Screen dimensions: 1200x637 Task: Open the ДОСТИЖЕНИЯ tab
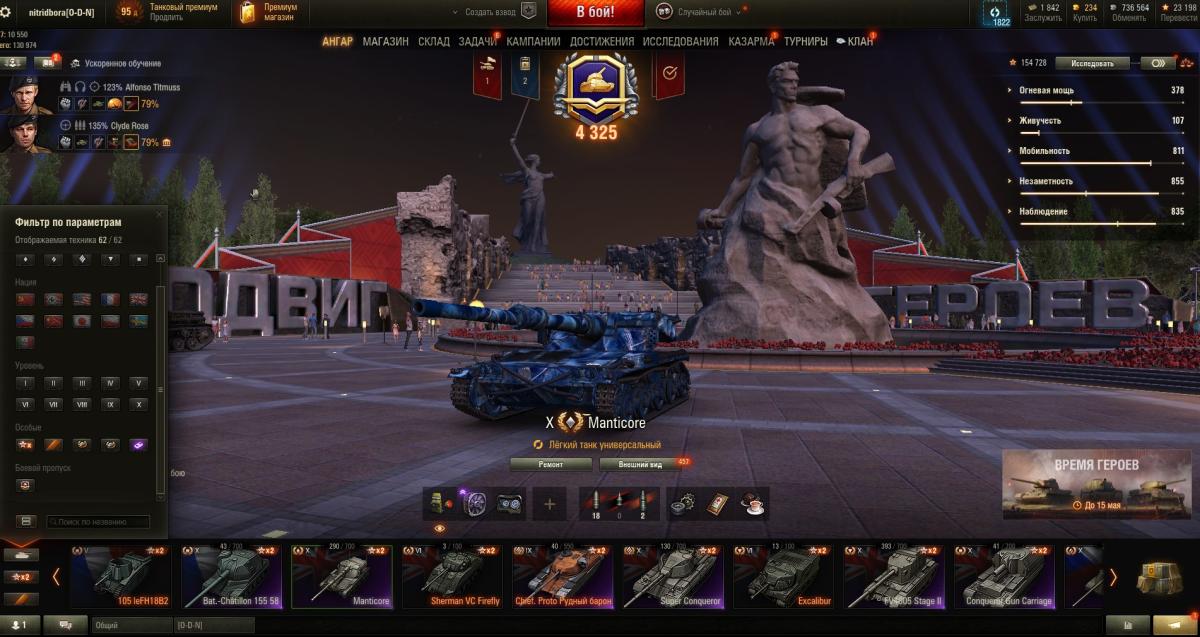602,41
